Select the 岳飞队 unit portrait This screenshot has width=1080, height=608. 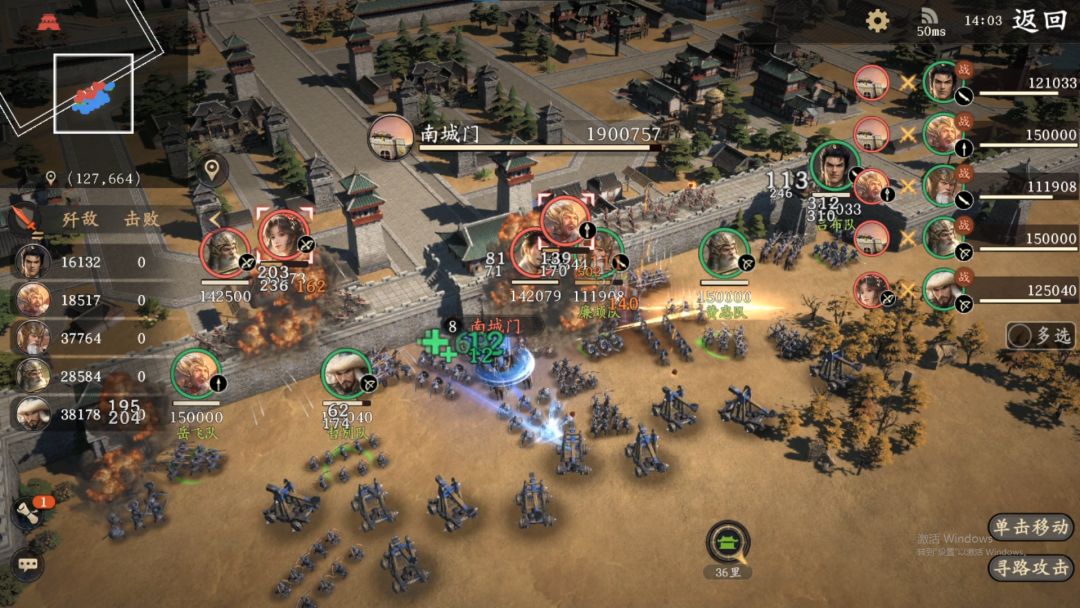196,374
